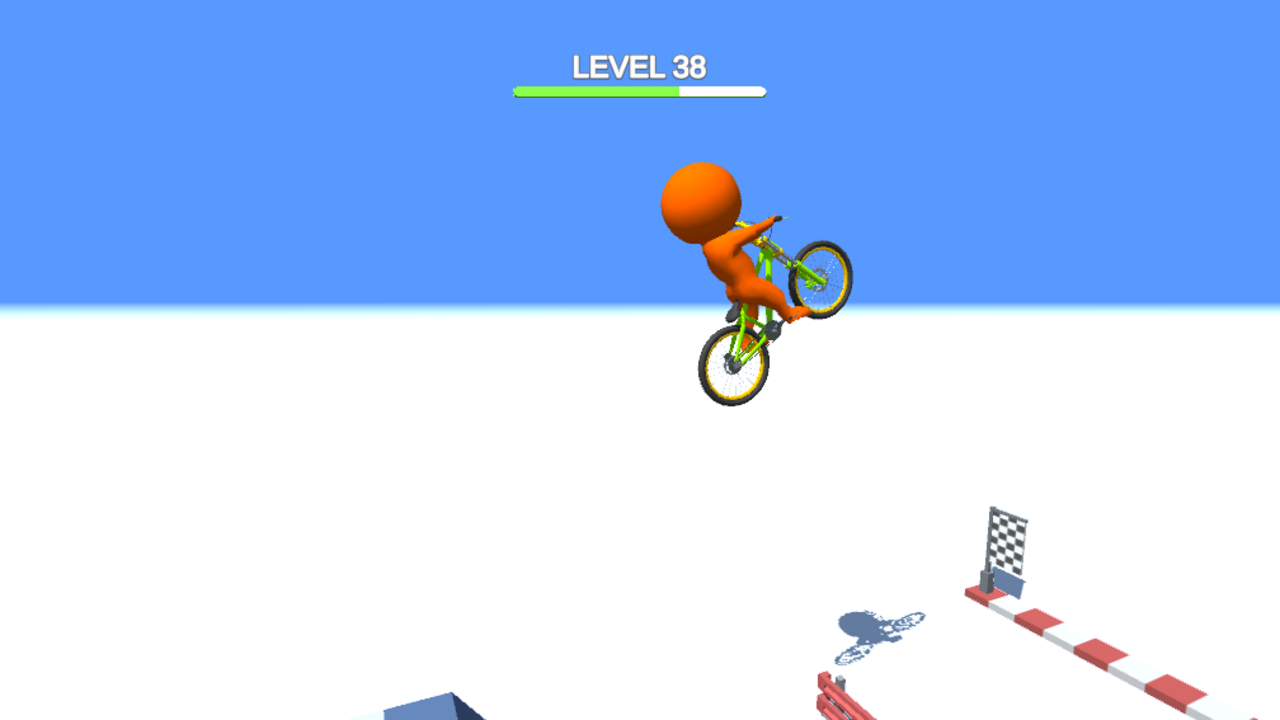Tap the rider's orange head

(700, 200)
